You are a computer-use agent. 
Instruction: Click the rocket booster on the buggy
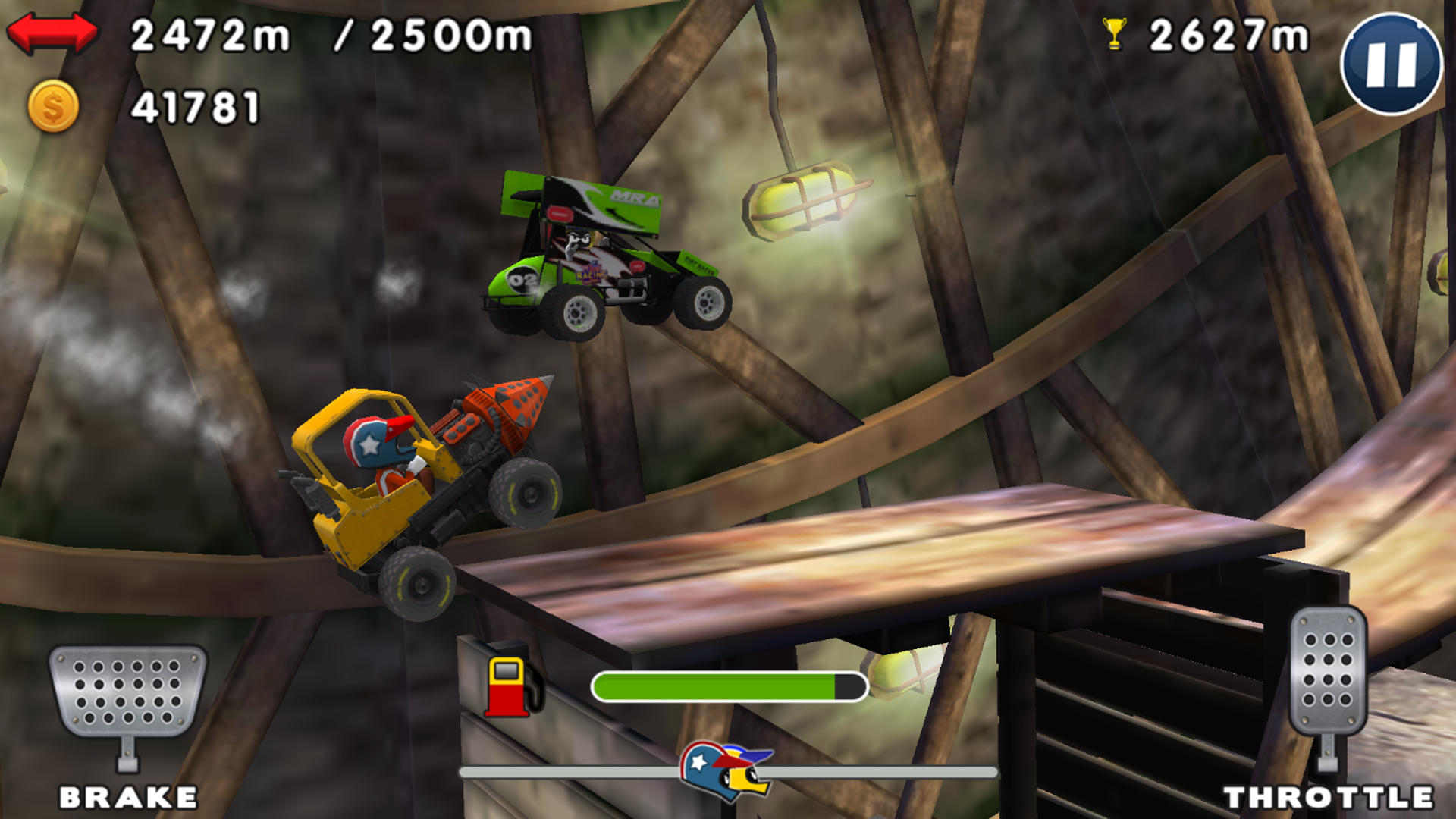pos(497,413)
